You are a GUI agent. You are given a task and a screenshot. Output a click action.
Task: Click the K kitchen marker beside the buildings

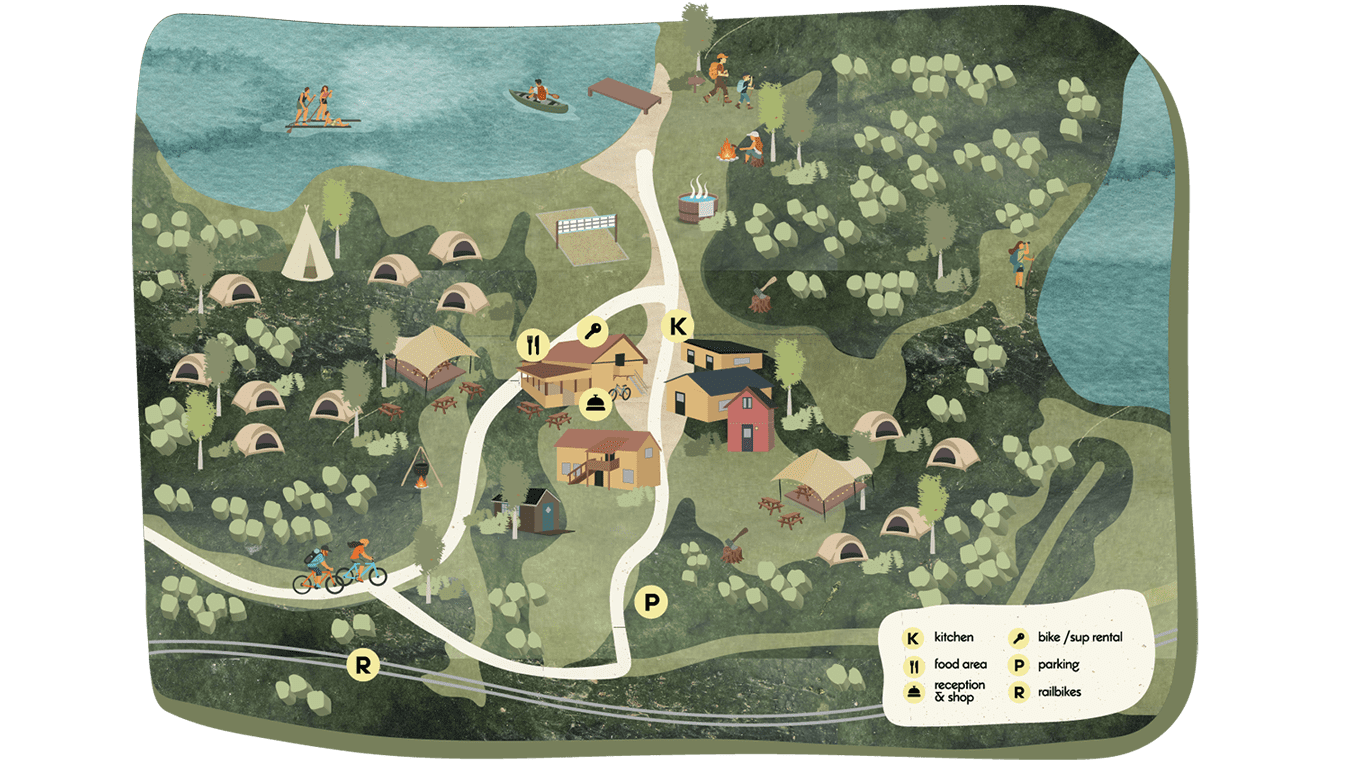click(x=679, y=326)
